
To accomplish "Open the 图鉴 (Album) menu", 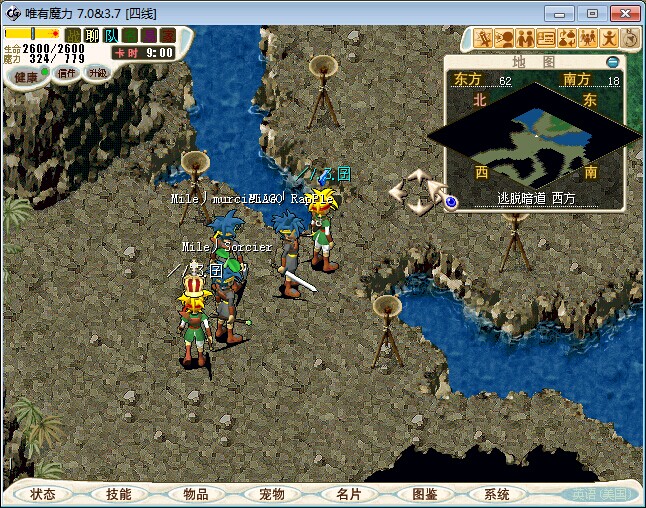I will point(423,494).
